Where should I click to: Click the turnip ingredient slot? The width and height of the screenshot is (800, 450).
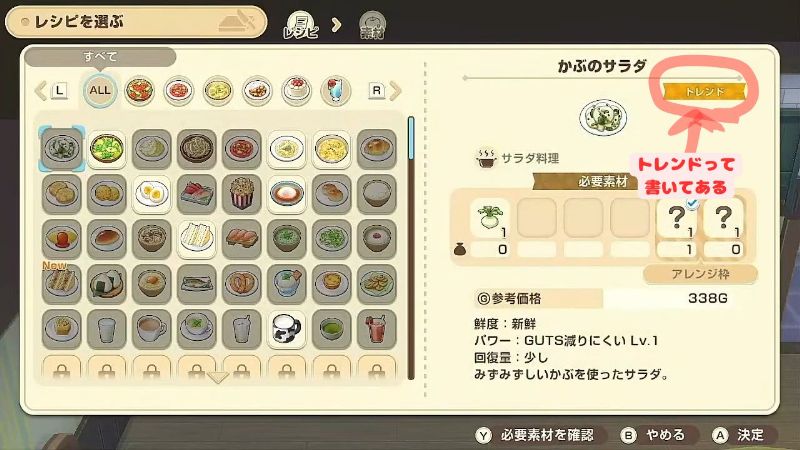tap(490, 216)
